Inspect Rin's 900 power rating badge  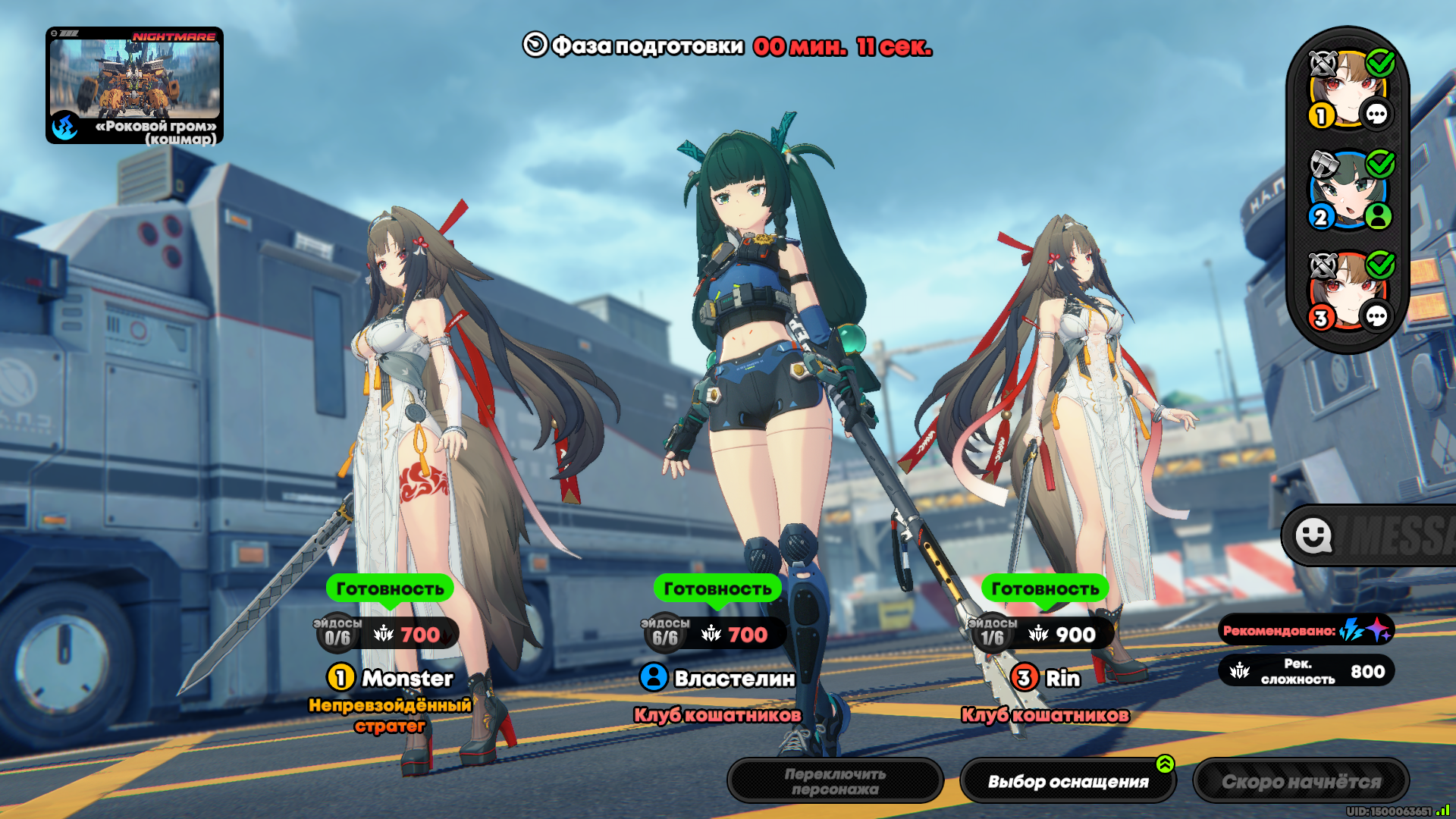coord(1062,635)
